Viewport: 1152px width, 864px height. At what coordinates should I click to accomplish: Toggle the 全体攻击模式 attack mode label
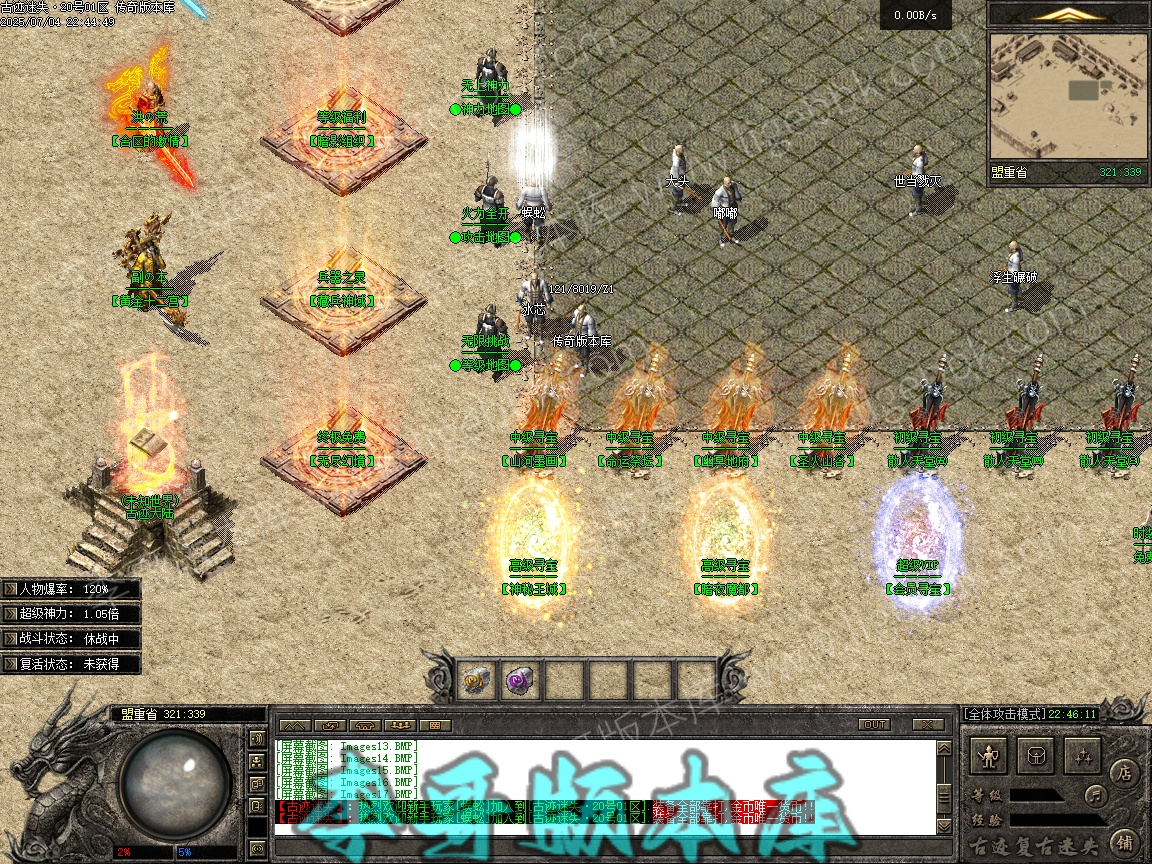[1003, 714]
